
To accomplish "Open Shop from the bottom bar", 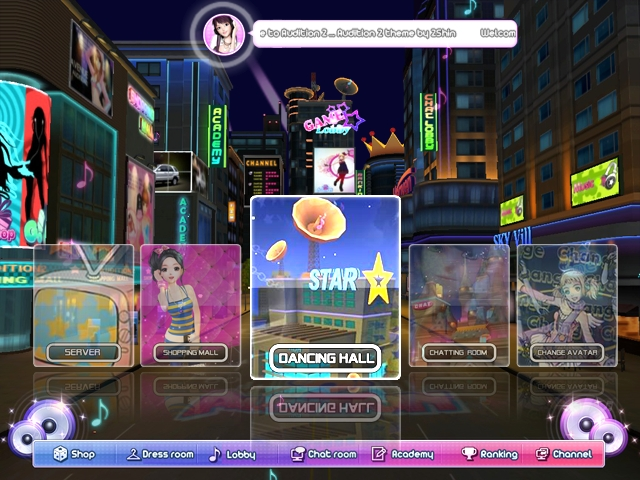I will click(x=75, y=454).
